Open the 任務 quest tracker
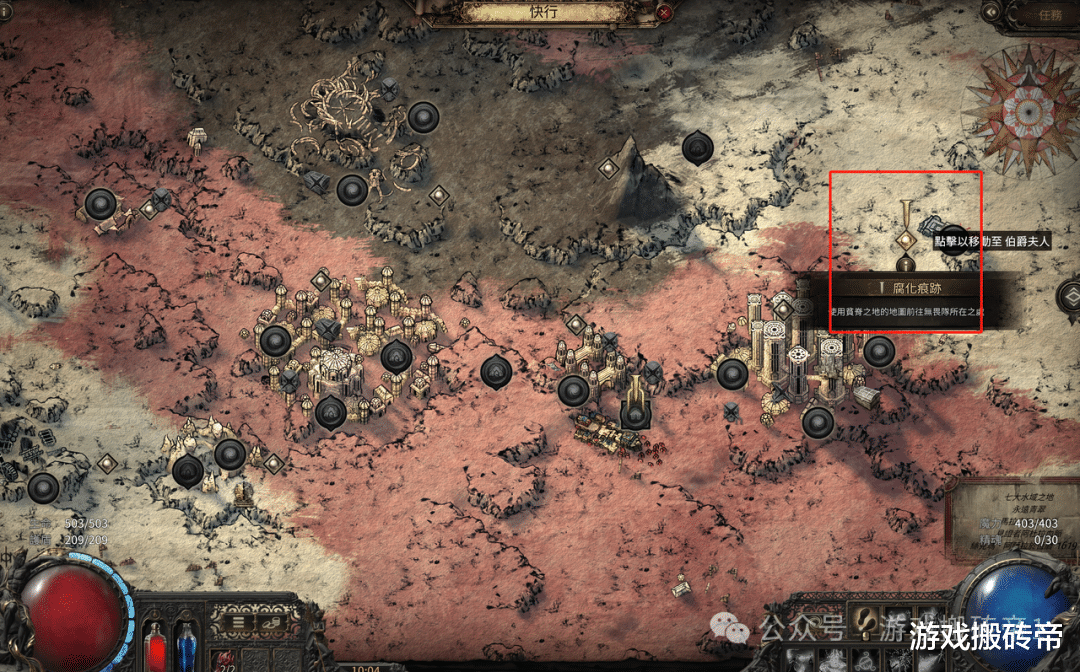Screen dimensions: 1080x672 [1041, 14]
